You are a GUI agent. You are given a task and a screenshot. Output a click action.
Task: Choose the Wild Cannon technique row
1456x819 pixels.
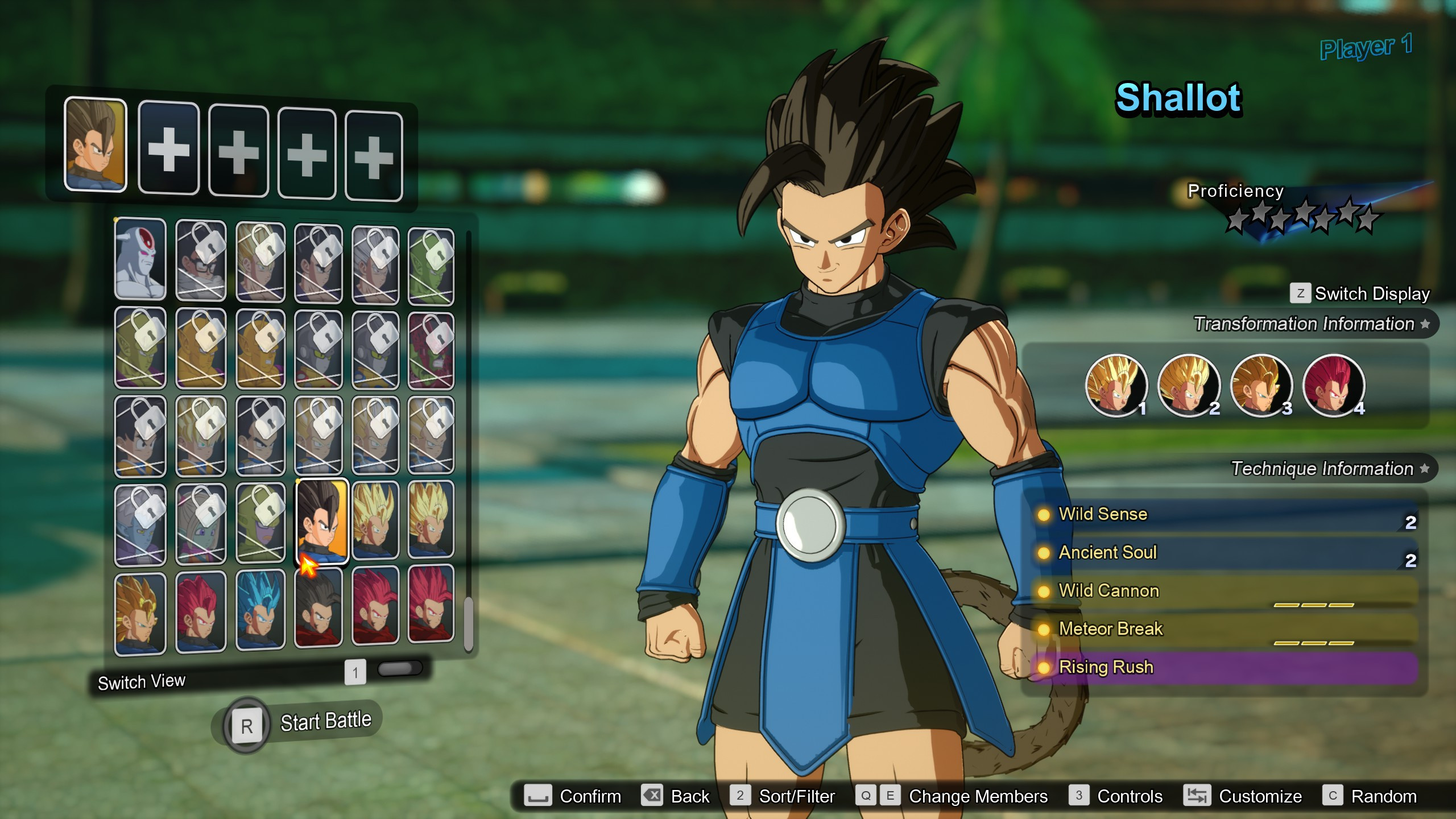pos(1223,591)
